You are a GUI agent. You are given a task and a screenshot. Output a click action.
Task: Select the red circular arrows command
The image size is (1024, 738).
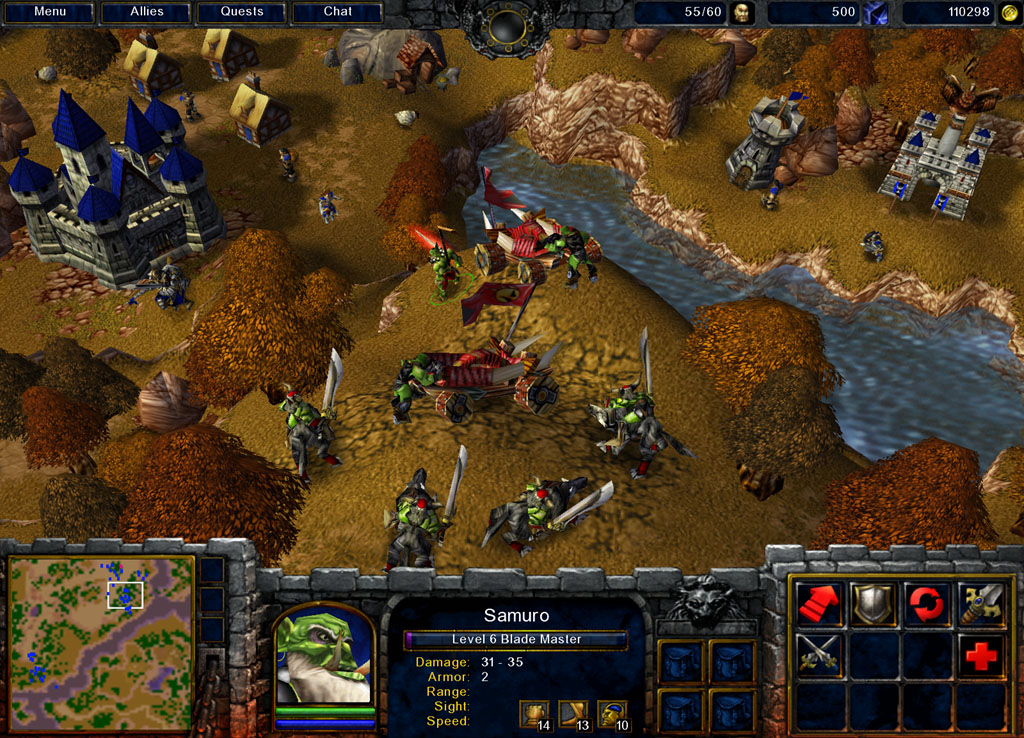[926, 604]
